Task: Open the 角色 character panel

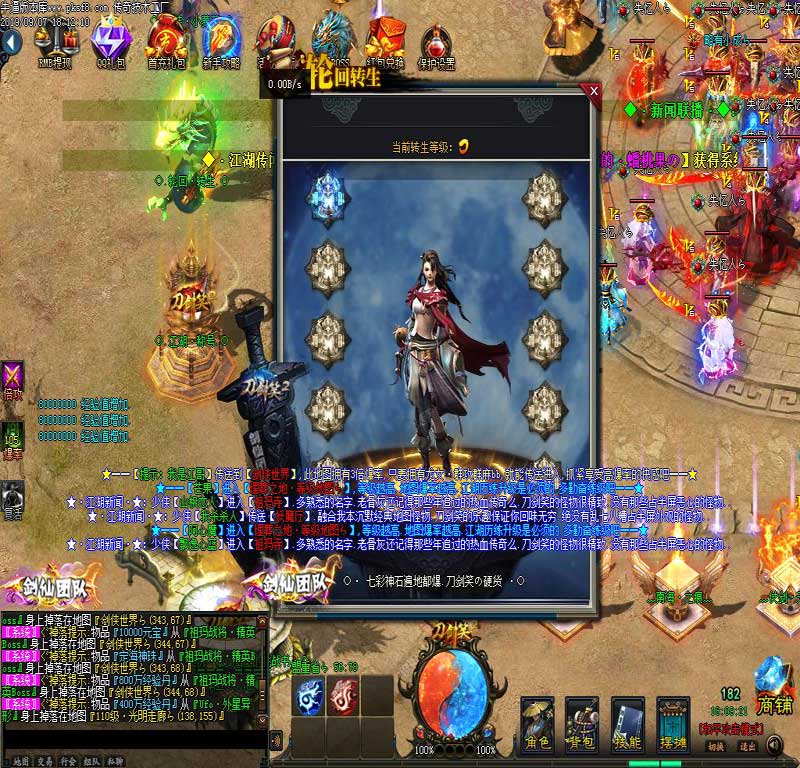Action: pos(538,722)
